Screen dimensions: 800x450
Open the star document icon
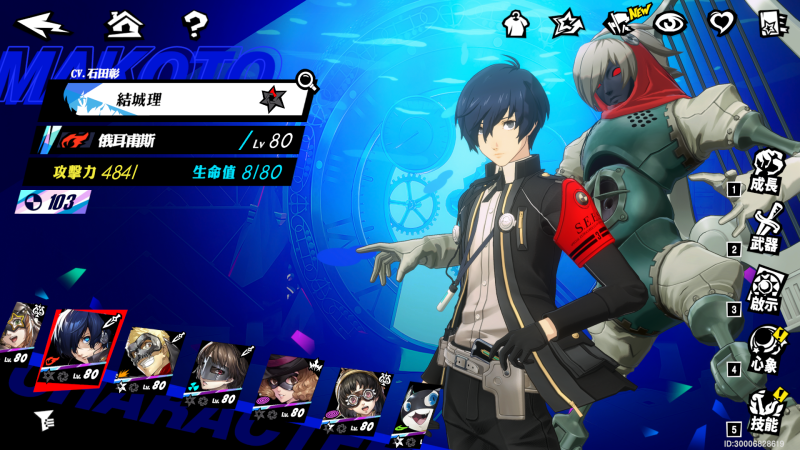pyautogui.click(x=770, y=23)
